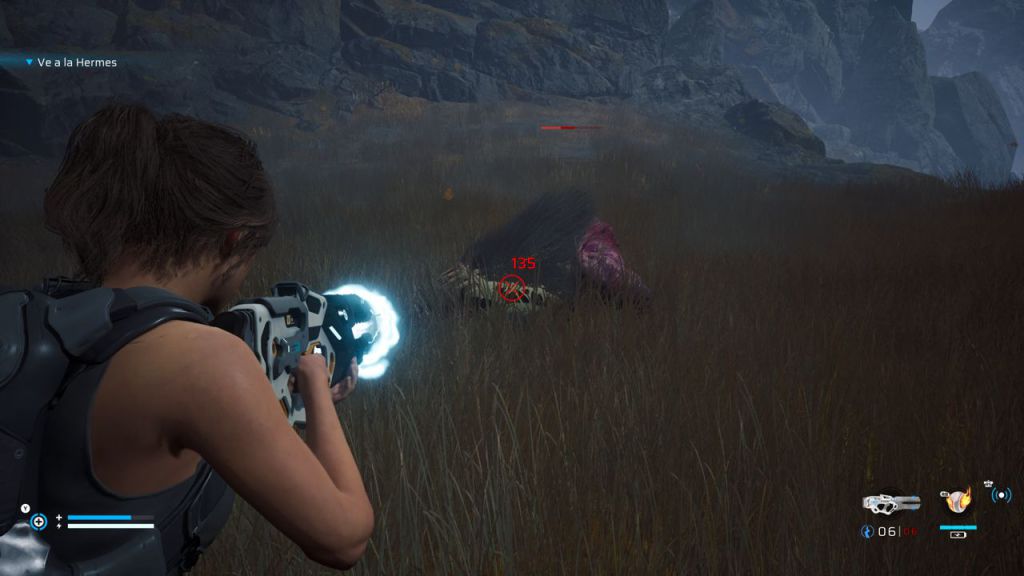Use the circular heal icon beside health bar
This screenshot has width=1024, height=576.
(38, 521)
